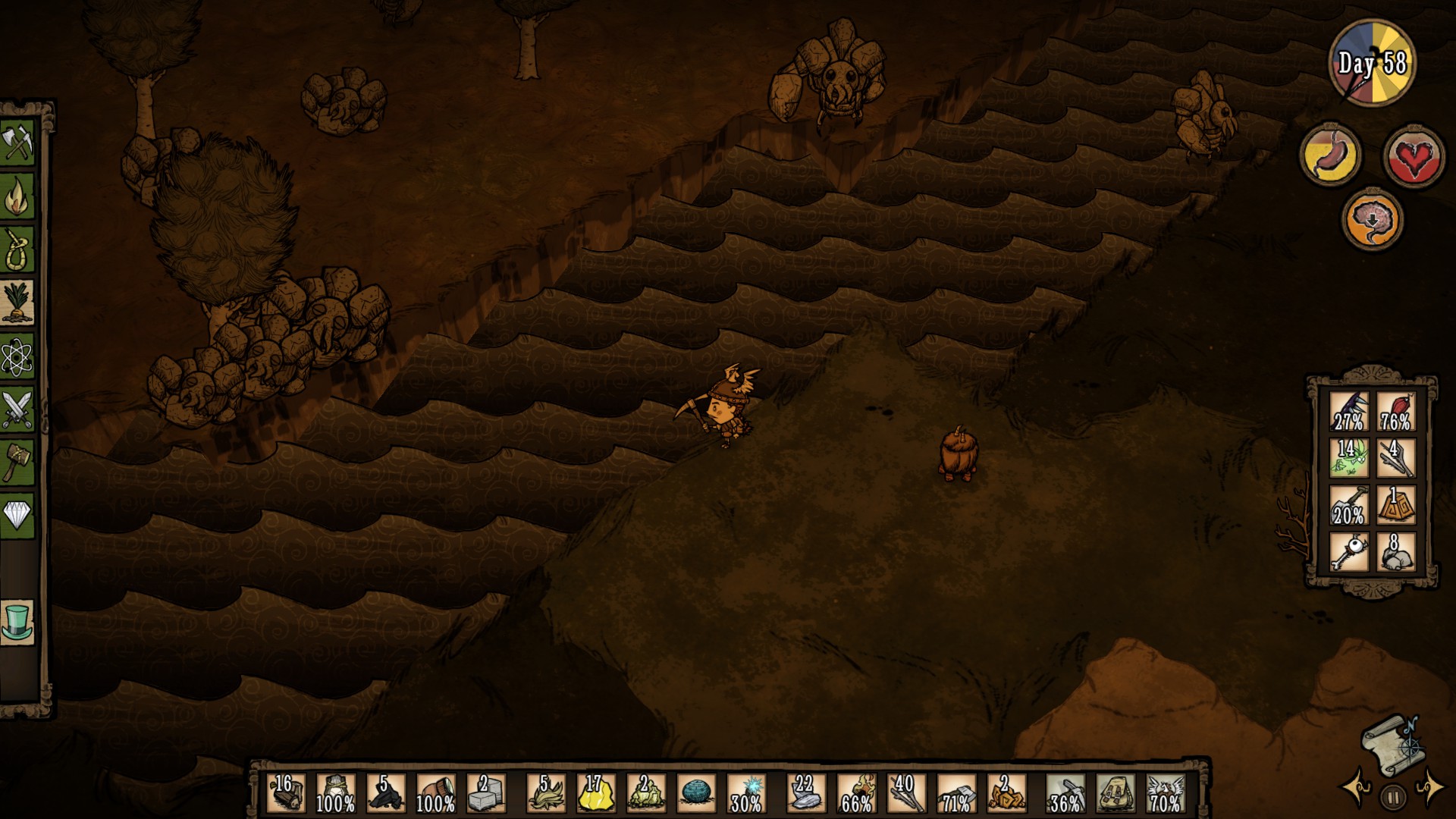Select the equipped backpack slot
Screen dimensions: 1456x819
click(x=1115, y=793)
